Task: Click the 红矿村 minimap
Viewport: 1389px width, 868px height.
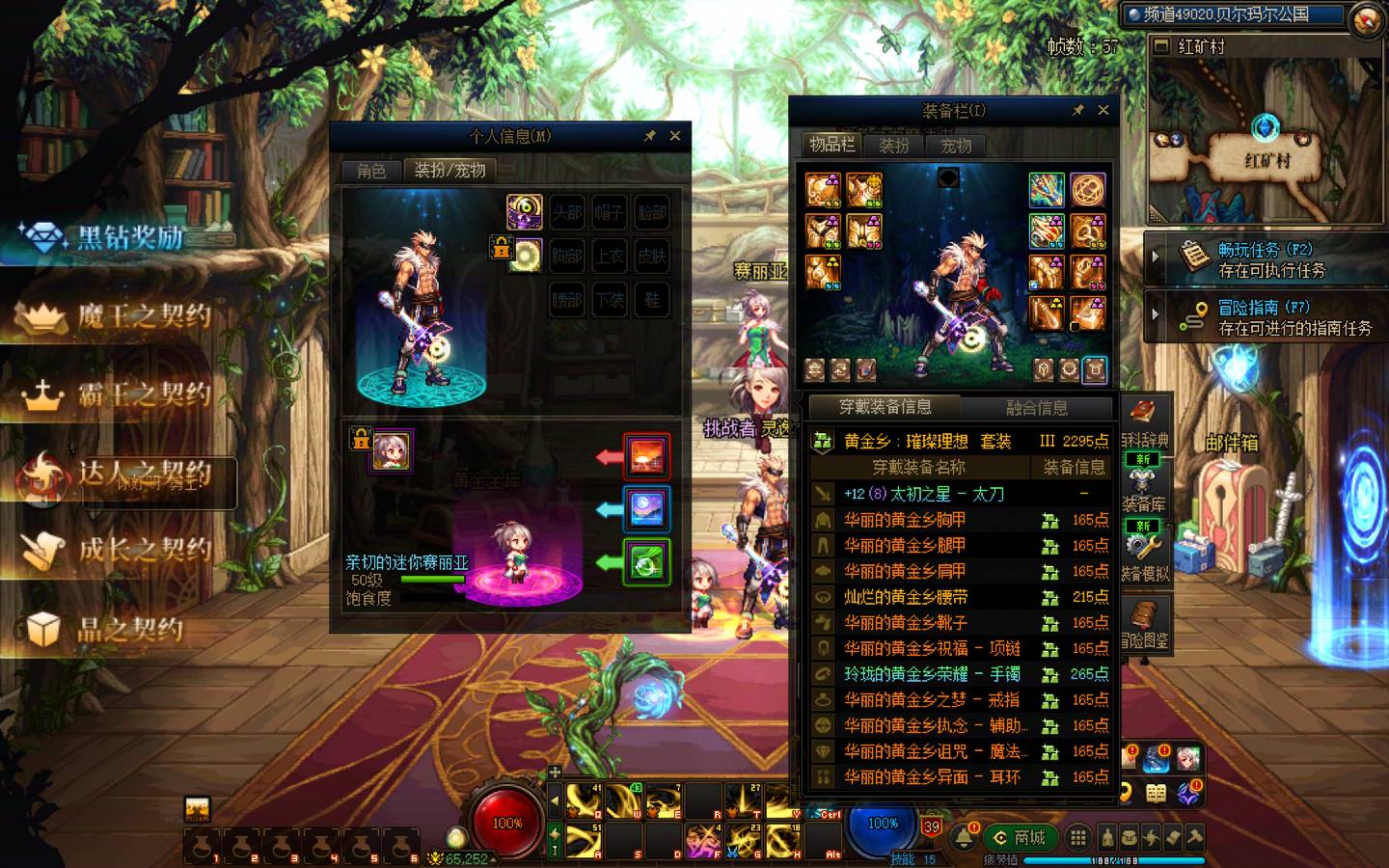Action: 1266,140
